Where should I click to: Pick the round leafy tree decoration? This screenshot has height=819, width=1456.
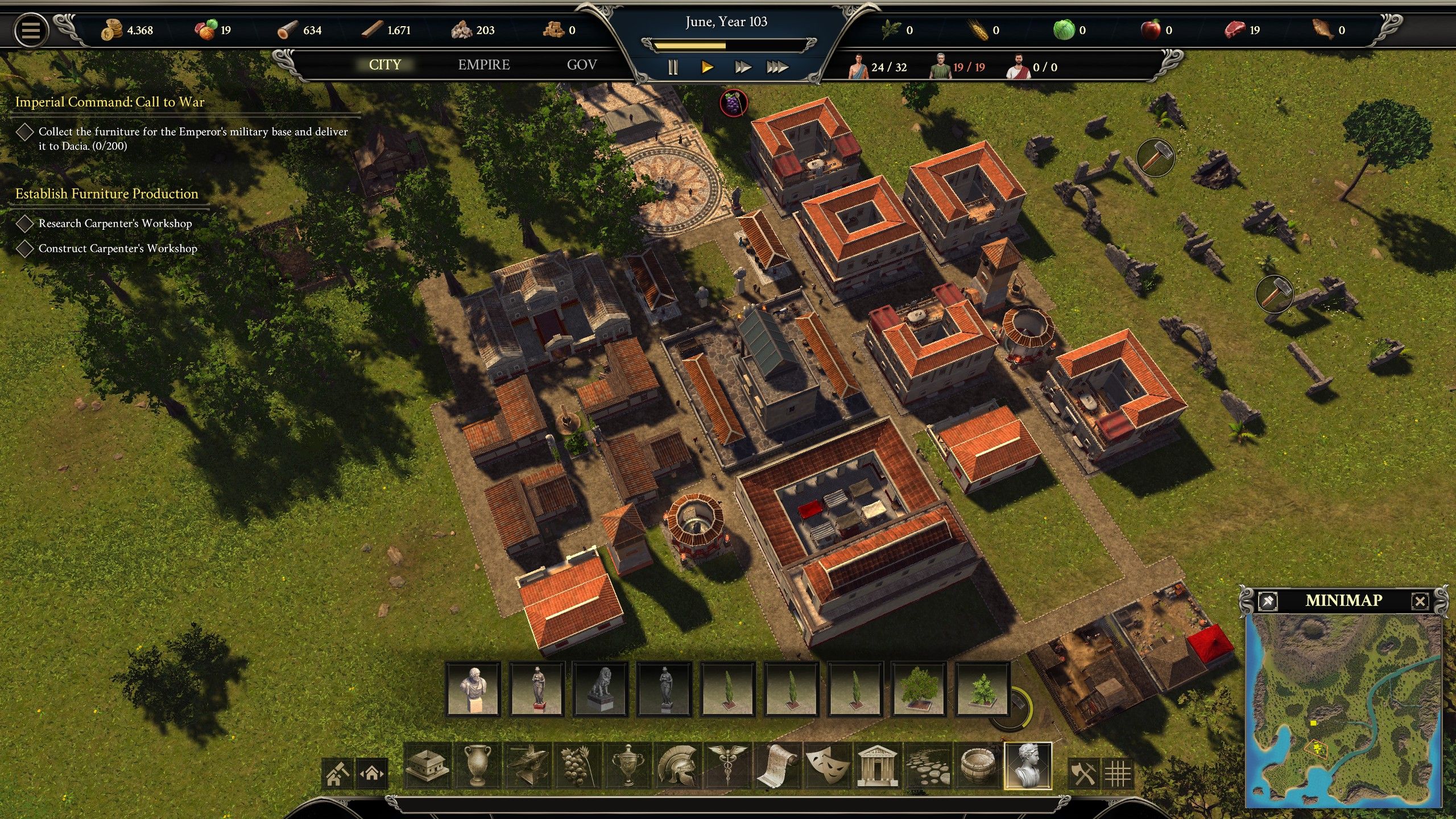click(x=917, y=689)
